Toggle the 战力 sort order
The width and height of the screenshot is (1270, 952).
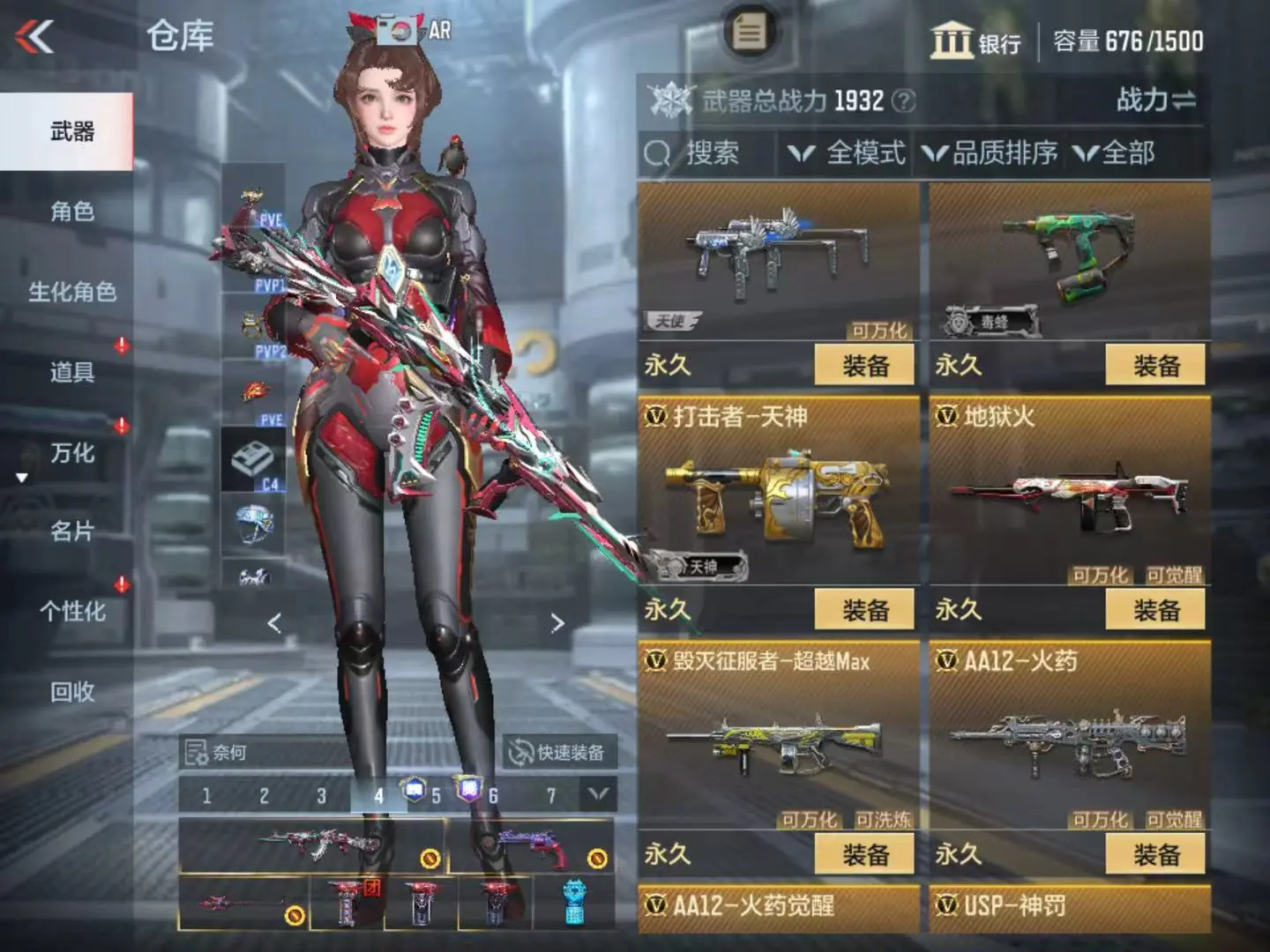pyautogui.click(x=1155, y=100)
